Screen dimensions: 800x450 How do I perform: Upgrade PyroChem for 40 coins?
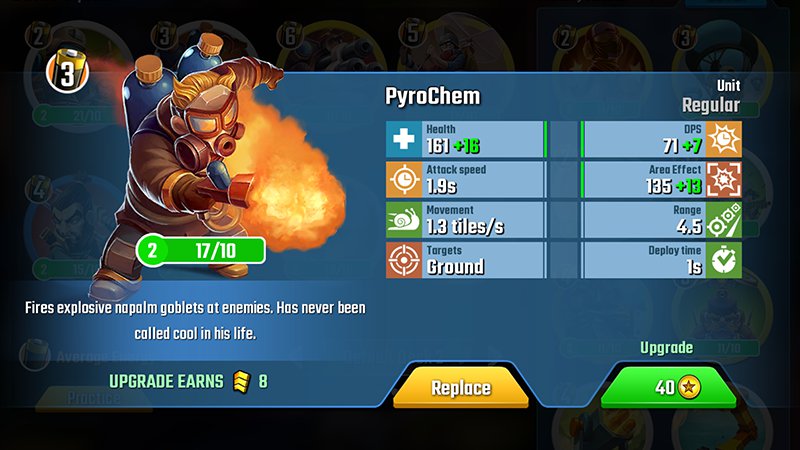(668, 387)
